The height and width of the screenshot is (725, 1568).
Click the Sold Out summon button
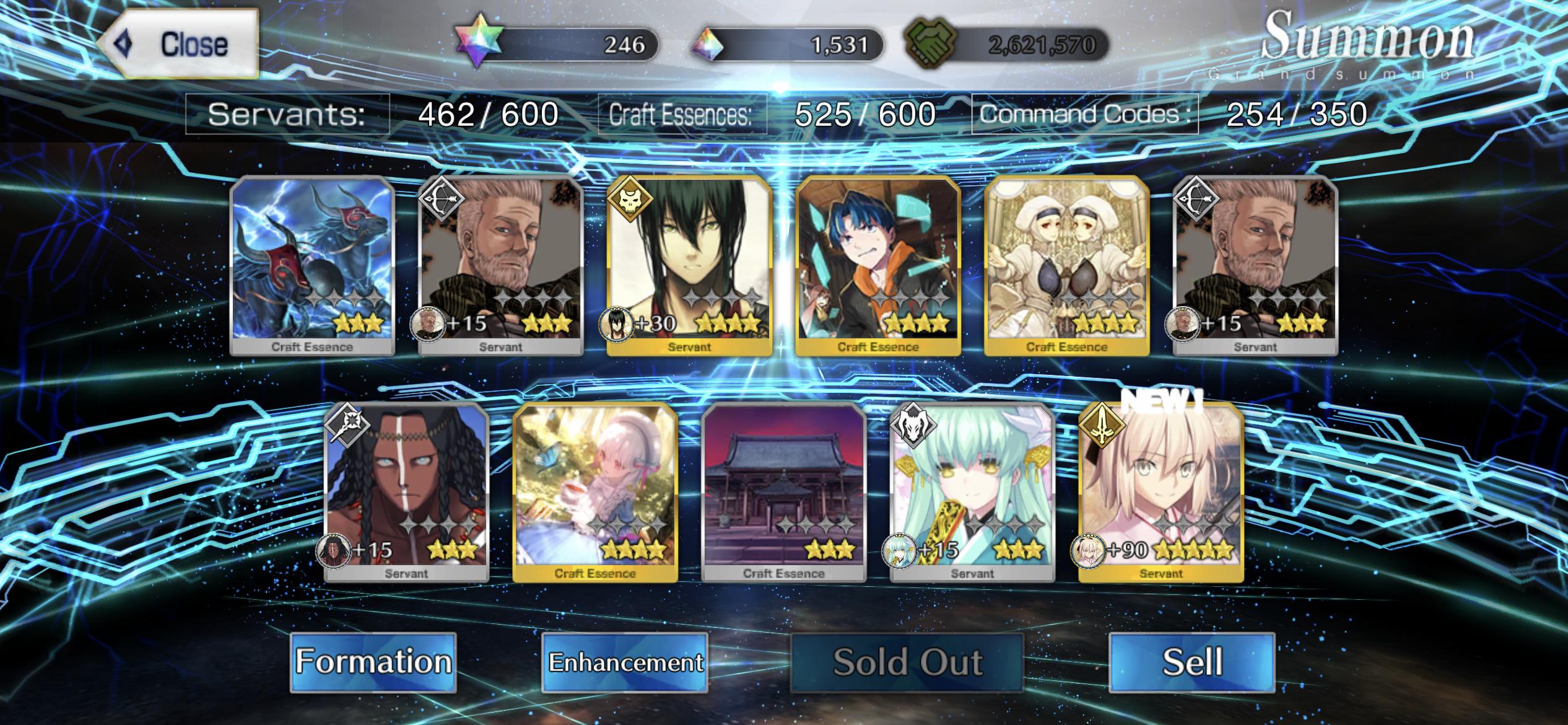pos(907,662)
